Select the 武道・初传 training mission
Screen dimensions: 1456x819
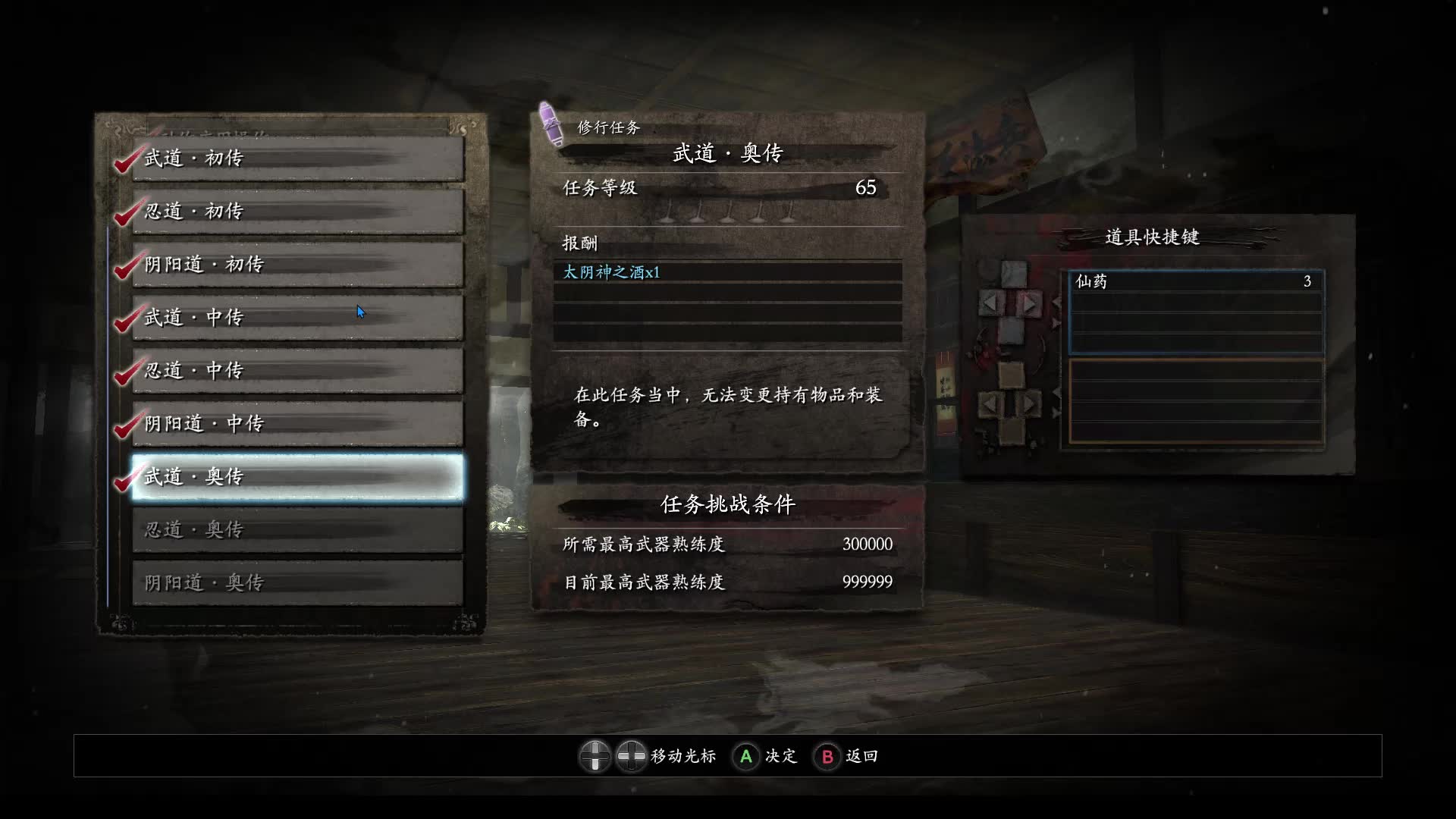pyautogui.click(x=297, y=158)
